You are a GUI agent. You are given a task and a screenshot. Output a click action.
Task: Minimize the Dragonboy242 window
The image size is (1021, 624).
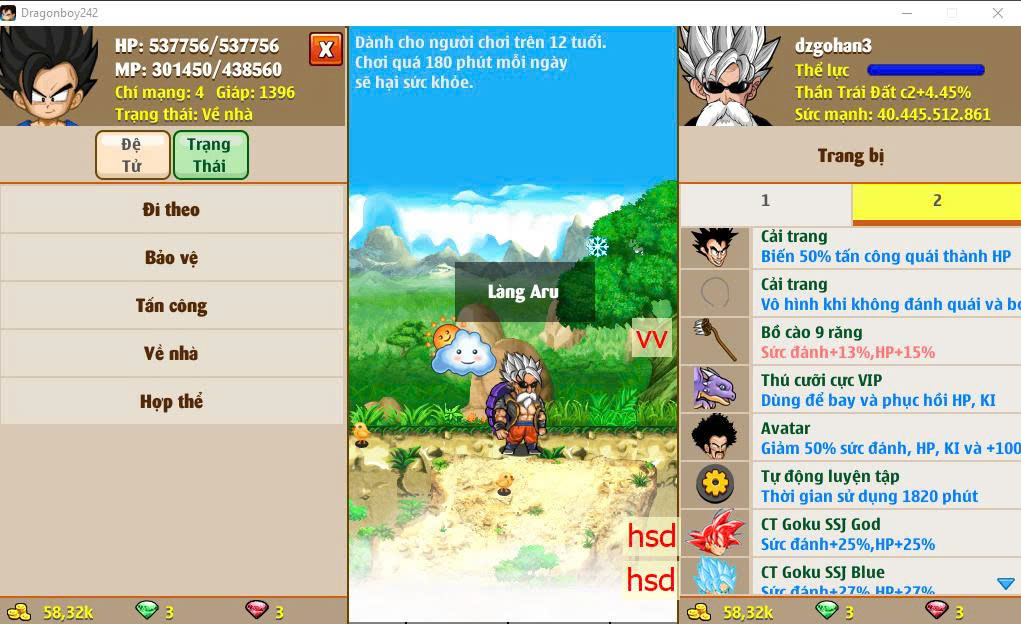[907, 13]
